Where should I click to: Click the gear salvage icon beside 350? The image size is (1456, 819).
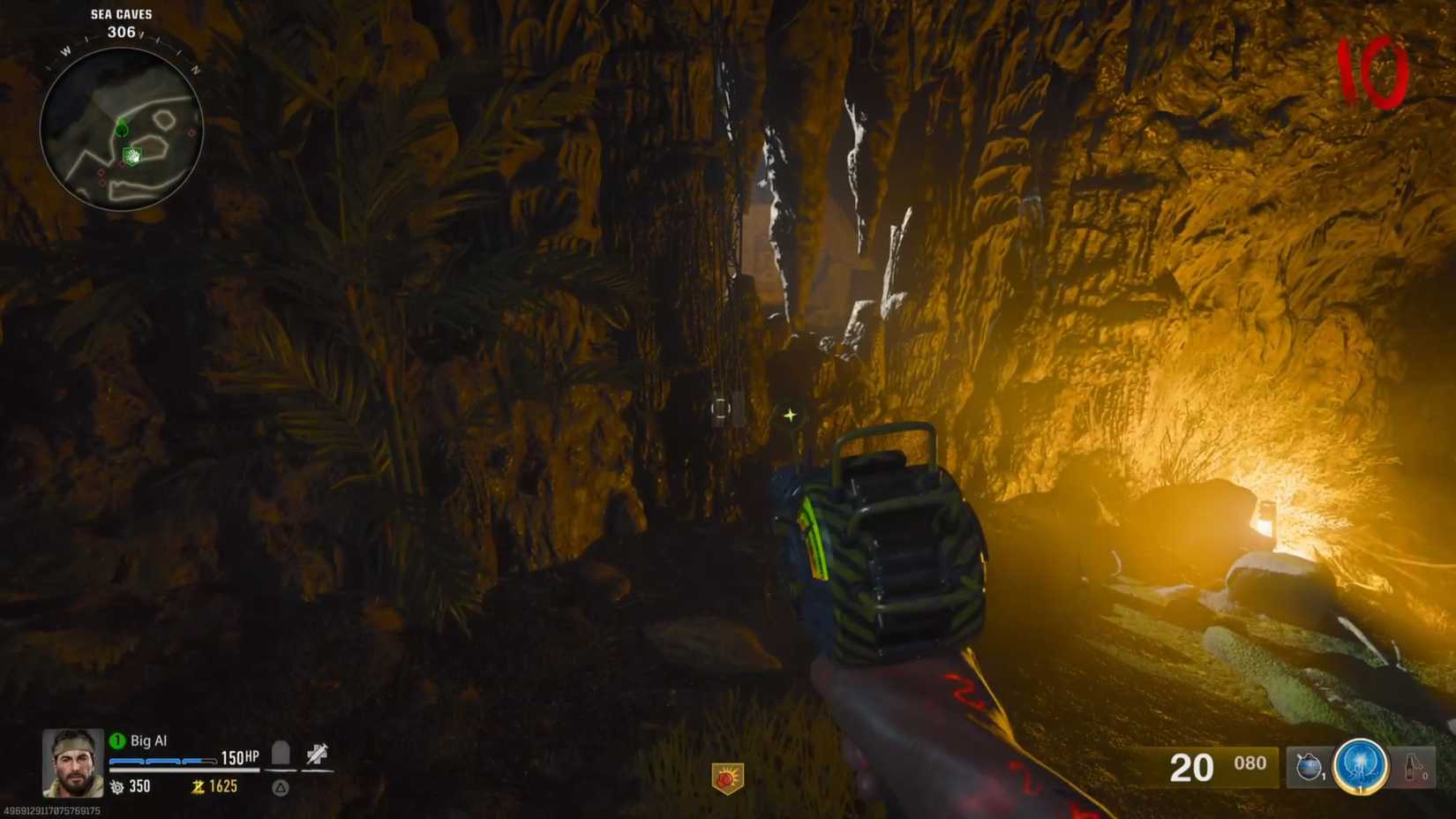coord(117,787)
